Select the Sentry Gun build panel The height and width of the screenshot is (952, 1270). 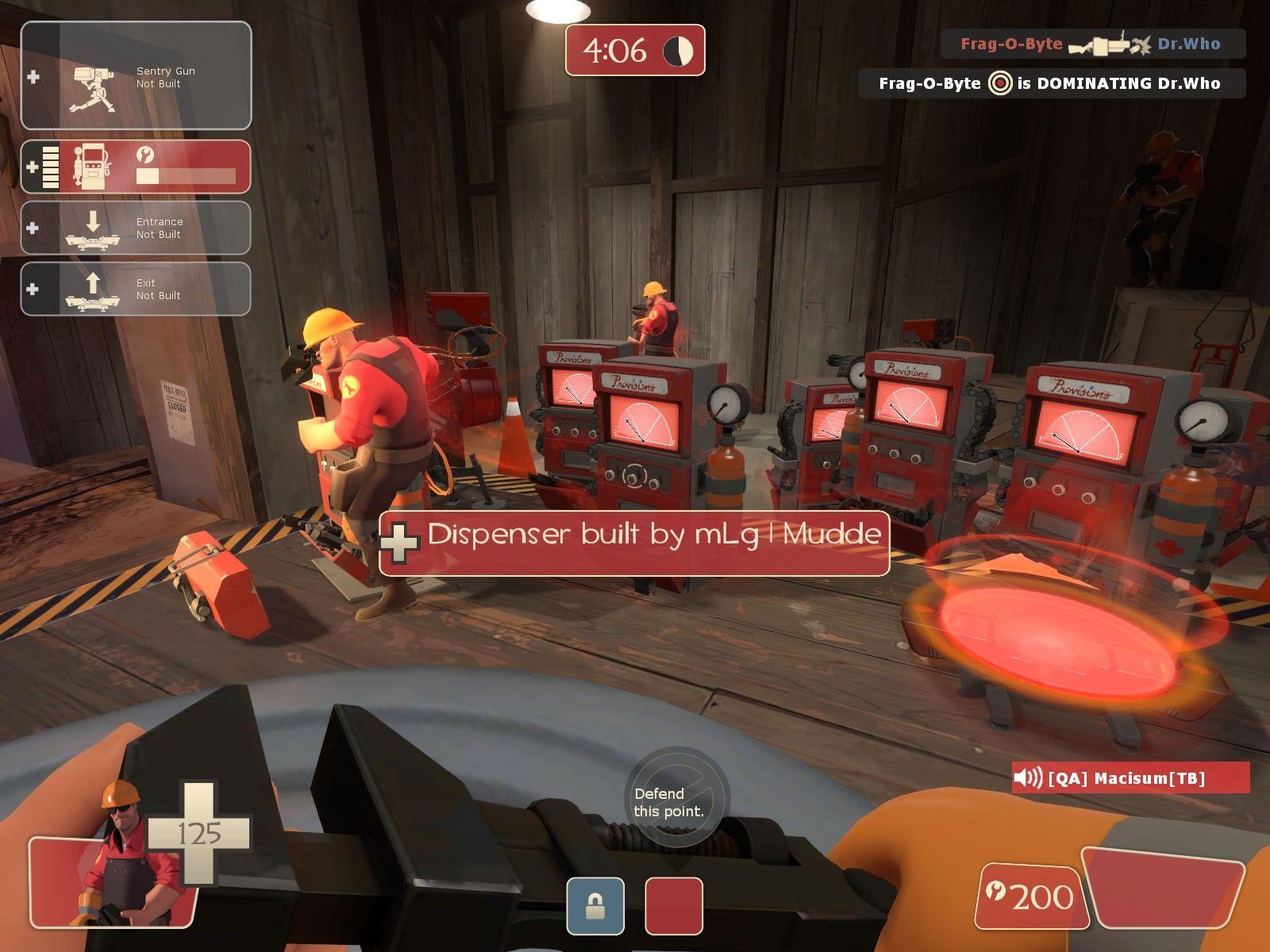coord(136,76)
